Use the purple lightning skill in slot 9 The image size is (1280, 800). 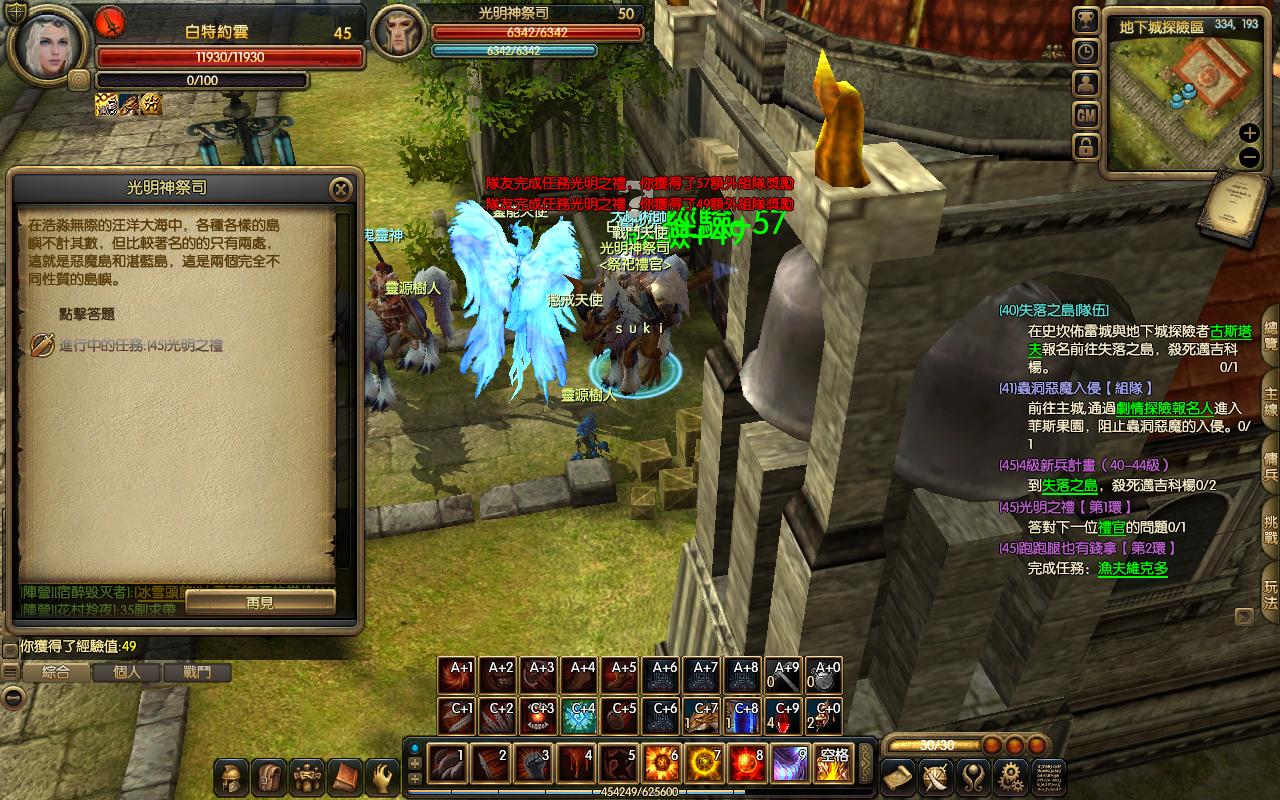(x=790, y=764)
